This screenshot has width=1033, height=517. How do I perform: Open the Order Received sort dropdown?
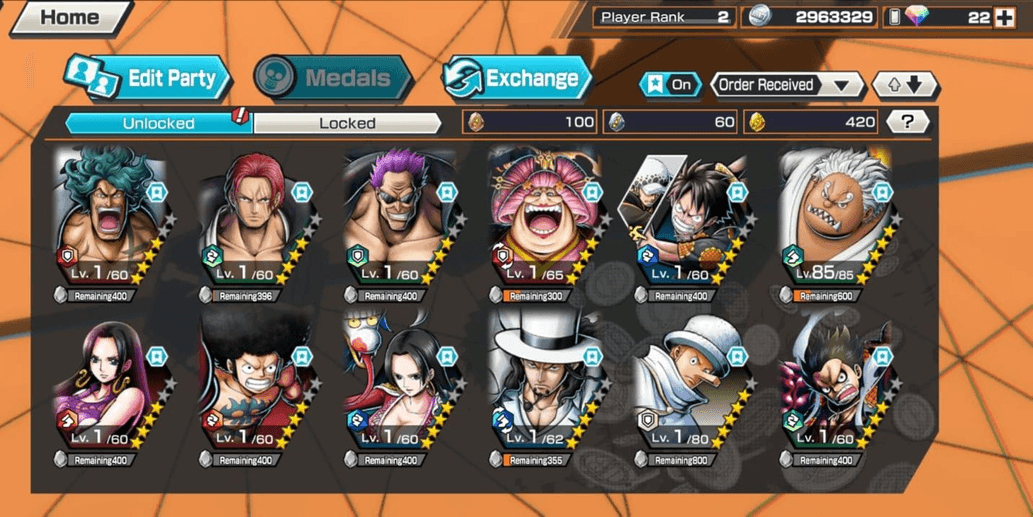point(787,85)
